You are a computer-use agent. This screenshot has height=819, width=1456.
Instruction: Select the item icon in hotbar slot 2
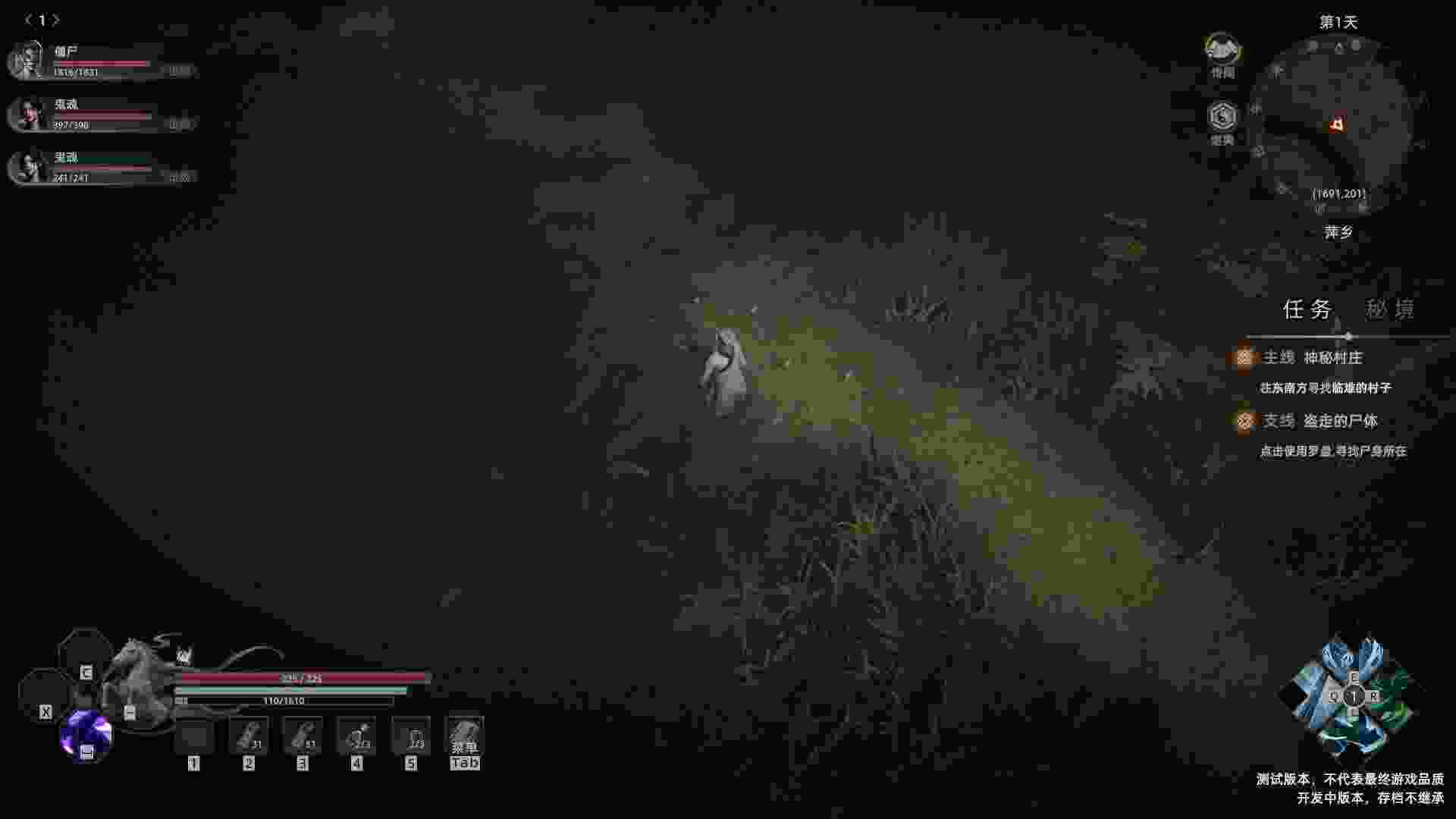click(x=249, y=735)
